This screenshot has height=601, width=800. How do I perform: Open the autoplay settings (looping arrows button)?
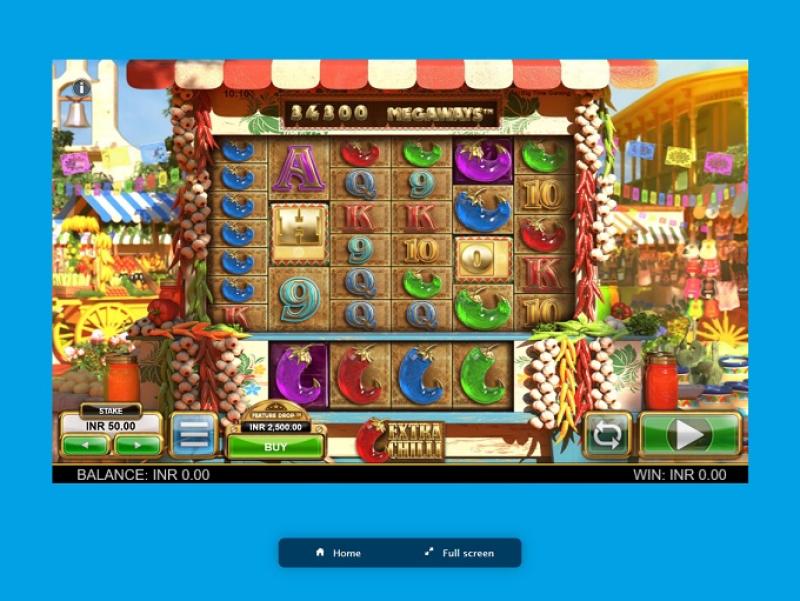click(x=607, y=434)
